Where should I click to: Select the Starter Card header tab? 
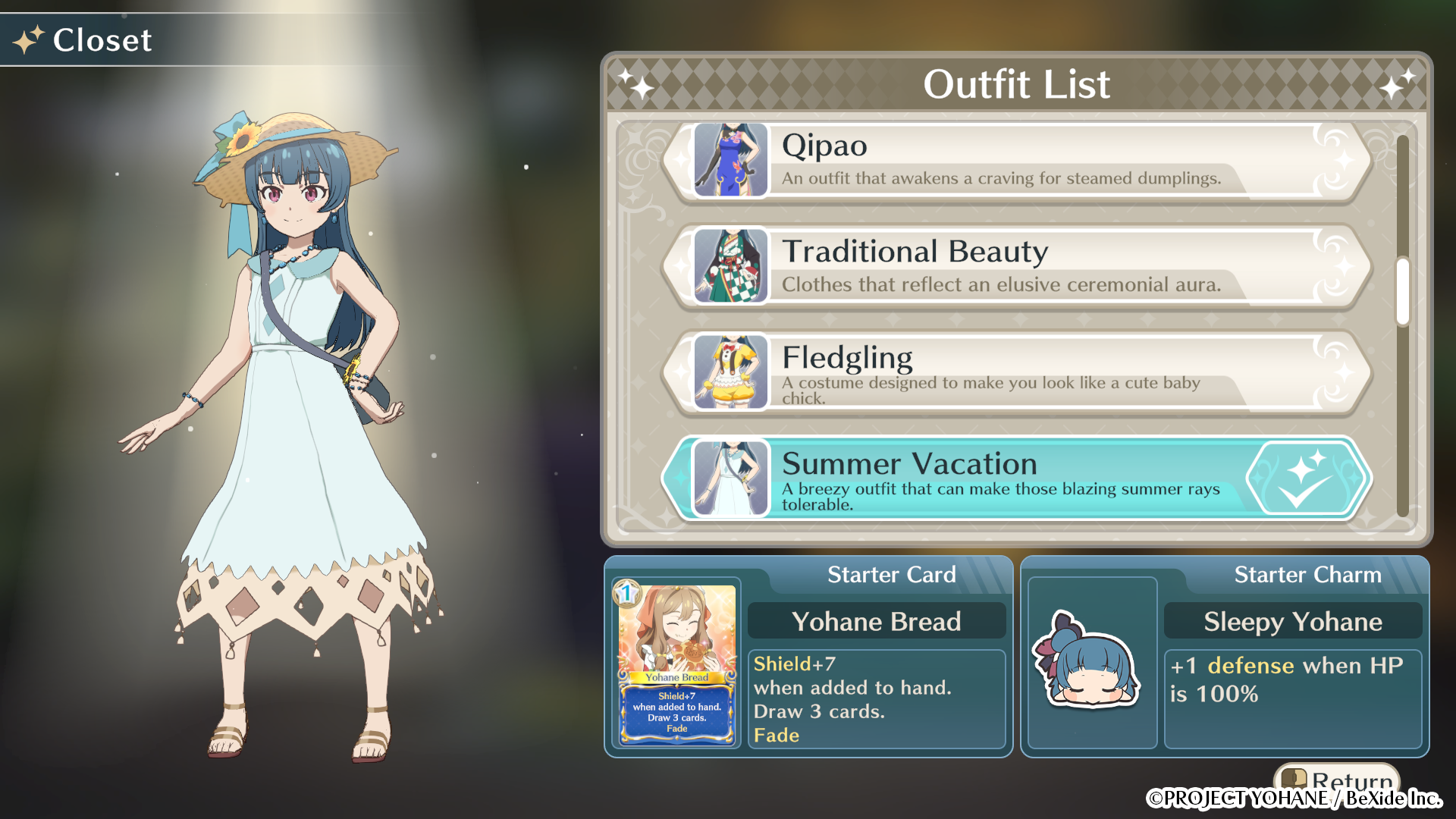[892, 574]
